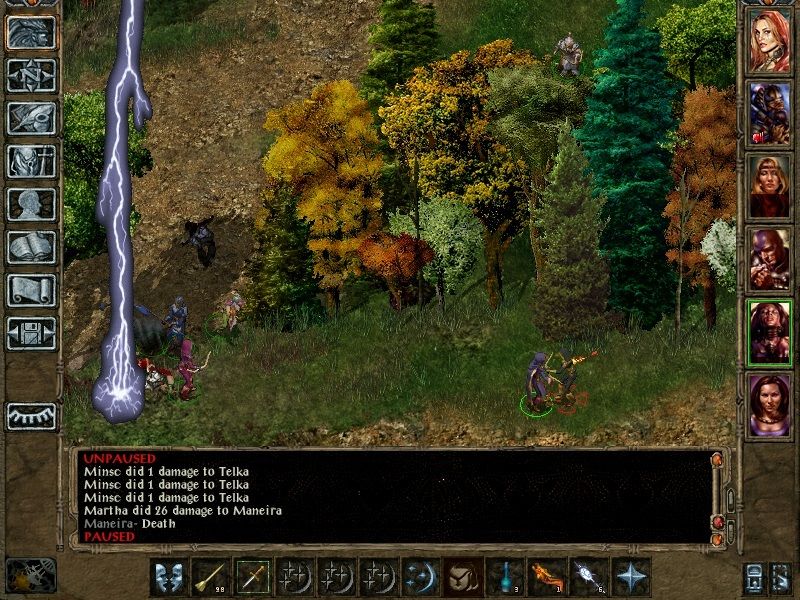The height and width of the screenshot is (600, 800).
Task: Toggle the clock pause button
Action: click(31, 575)
